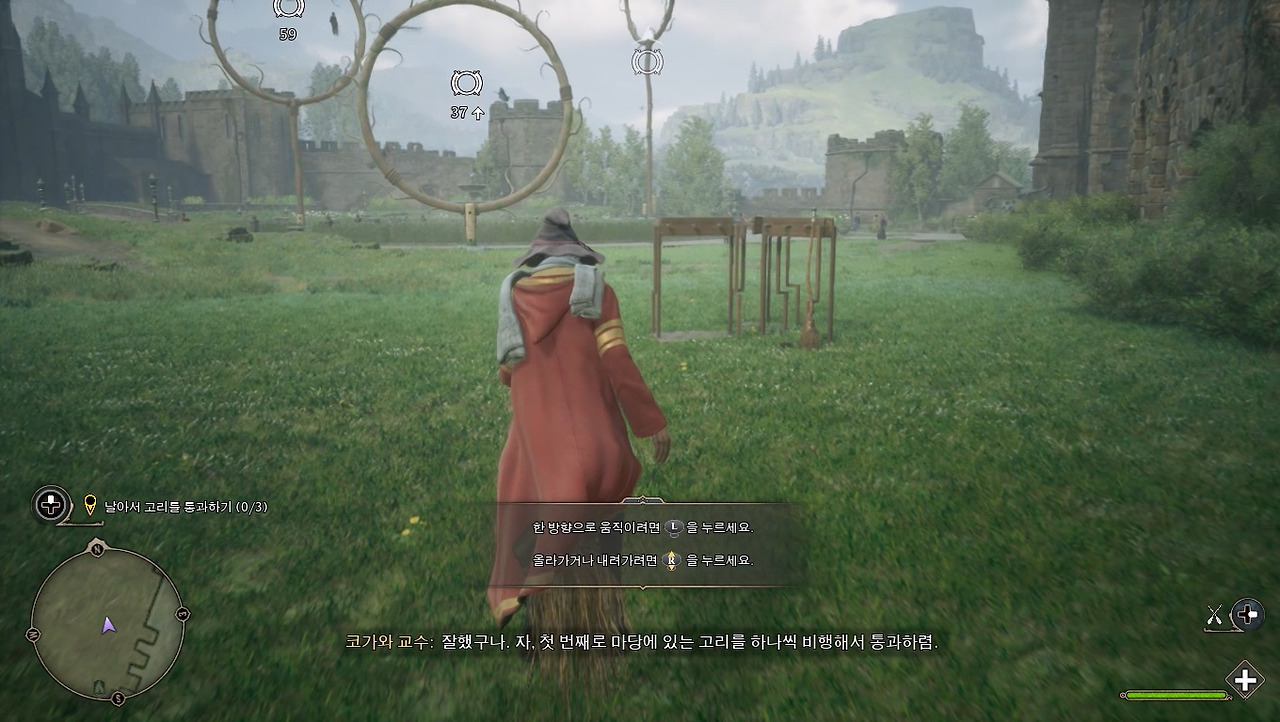Click the dark circular plus icon near the wands
Image resolution: width=1280 pixels, height=722 pixels.
tap(1247, 613)
